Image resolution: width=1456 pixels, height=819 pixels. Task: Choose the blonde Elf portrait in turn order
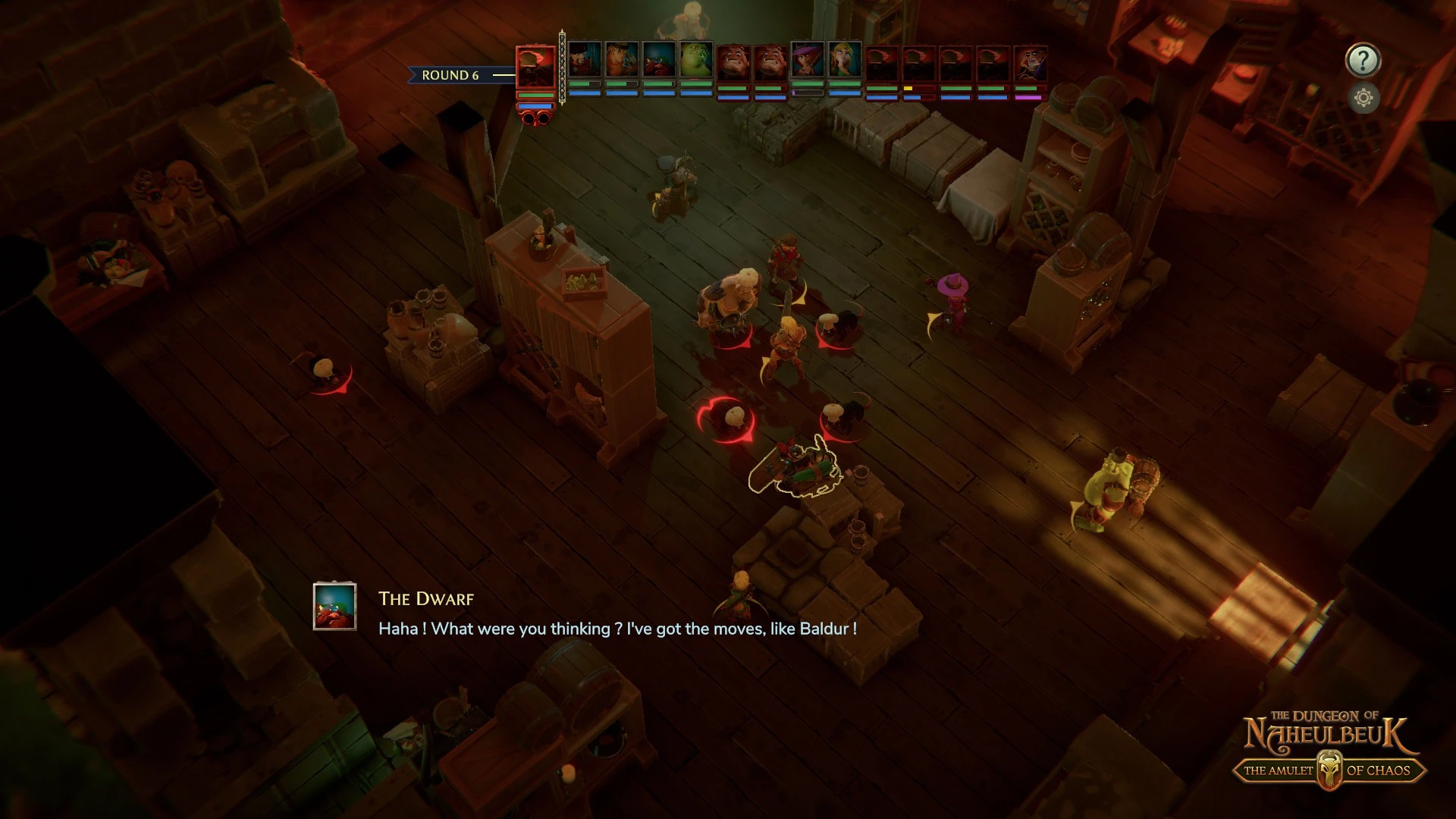(844, 60)
